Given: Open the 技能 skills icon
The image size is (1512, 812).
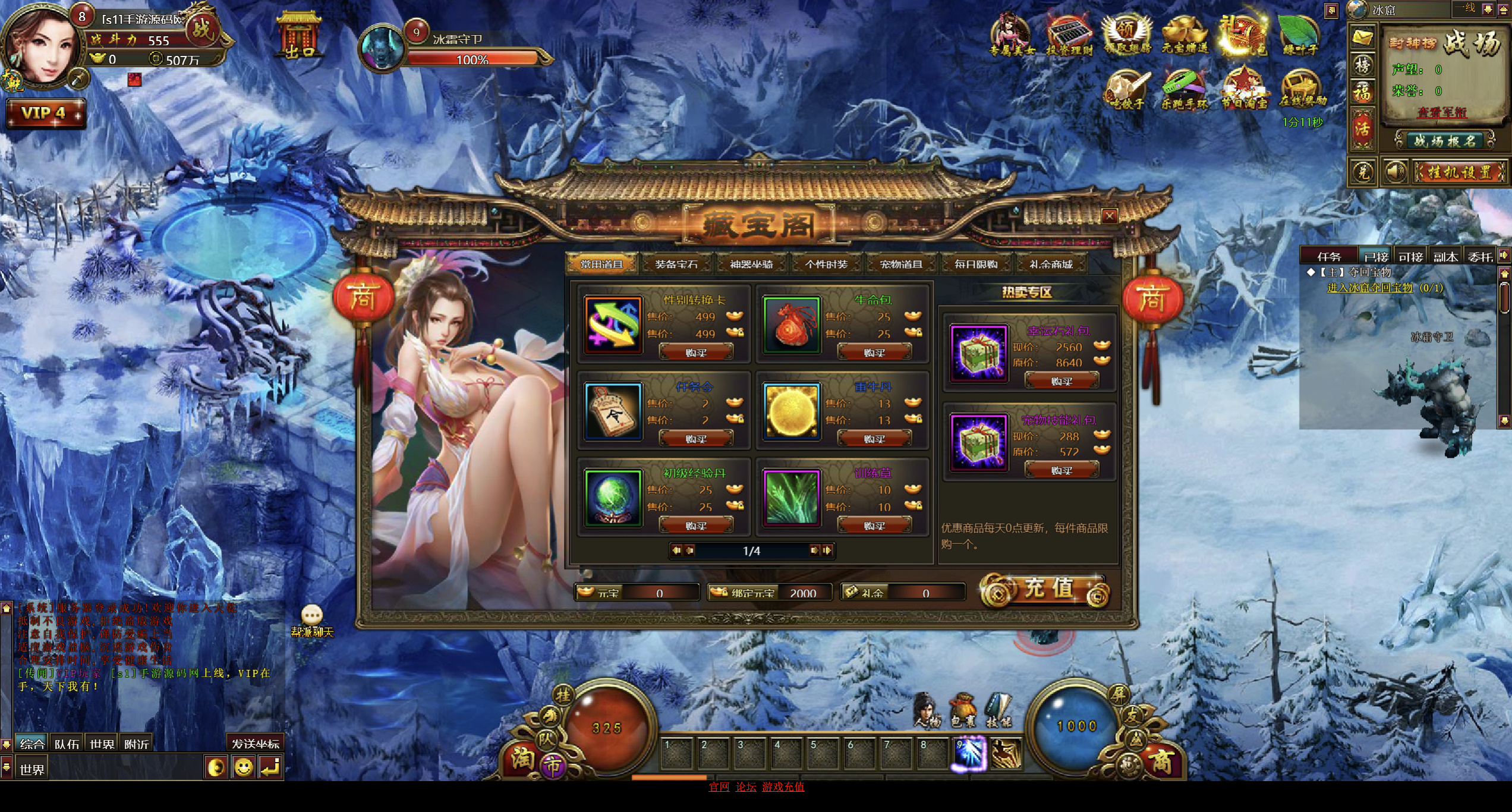Looking at the screenshot, I should click(x=998, y=710).
